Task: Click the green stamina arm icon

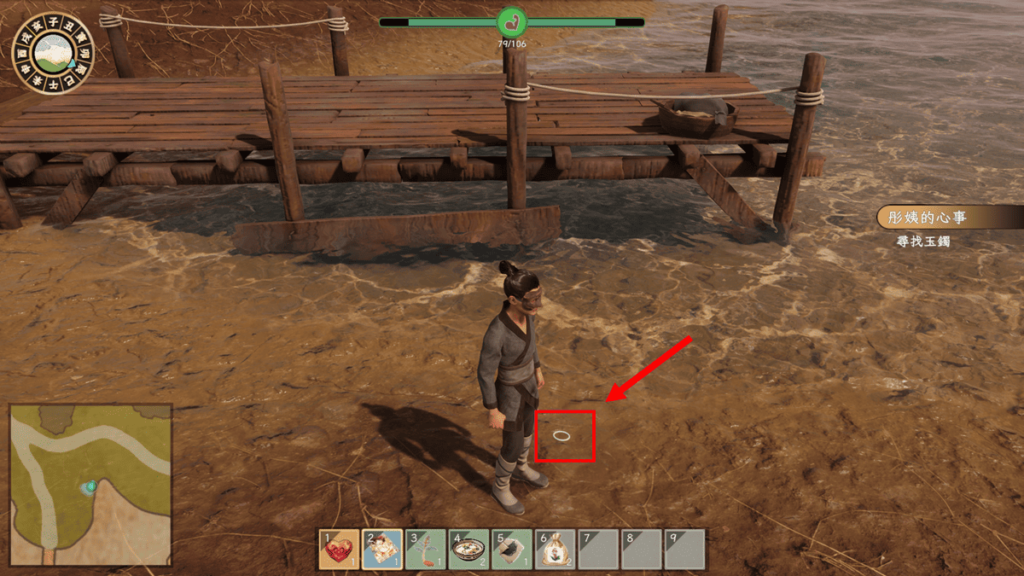Action: coord(511,22)
